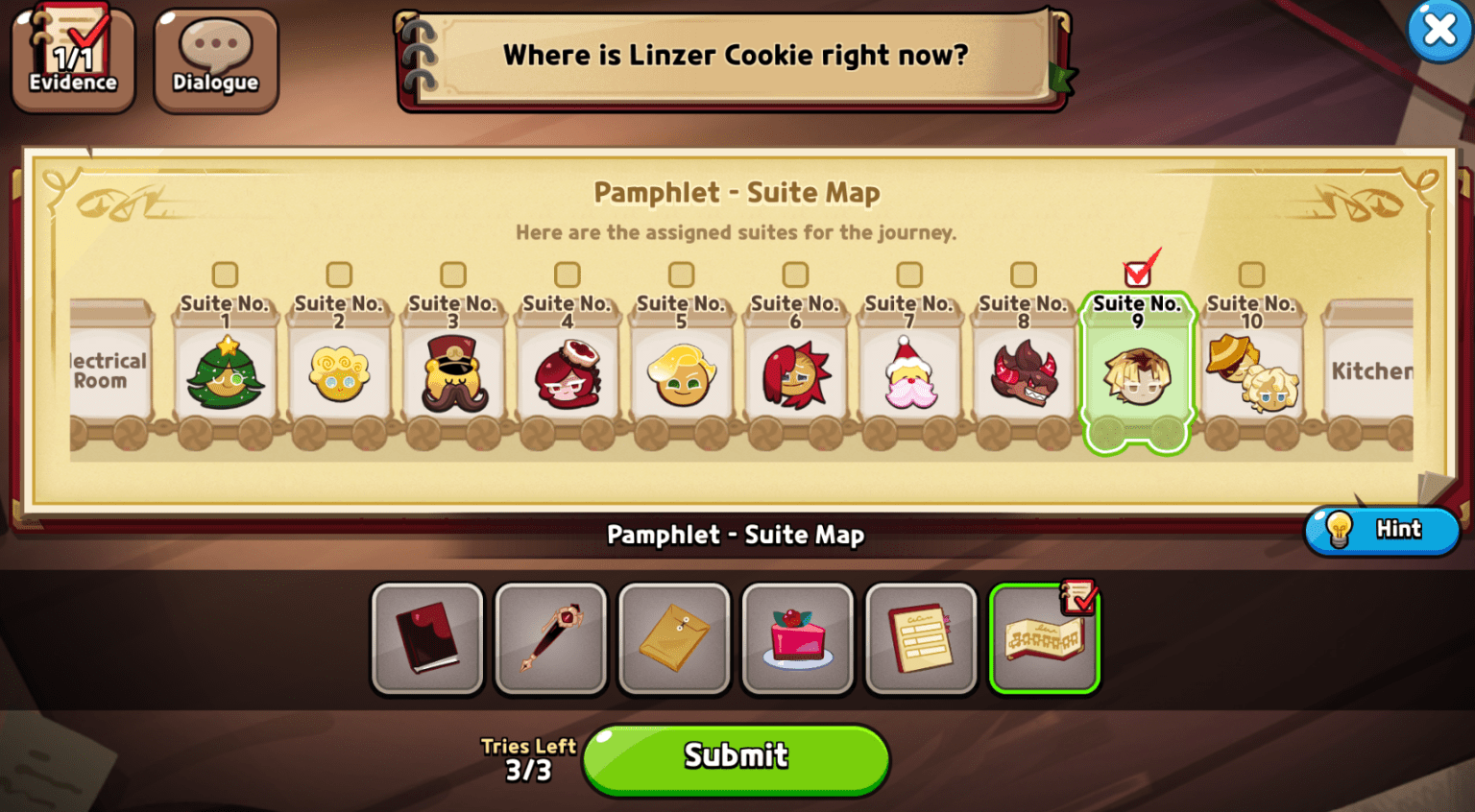Click the selected Pamphlet Suite Map evidence
This screenshot has width=1475, height=812.
pyautogui.click(x=1045, y=638)
